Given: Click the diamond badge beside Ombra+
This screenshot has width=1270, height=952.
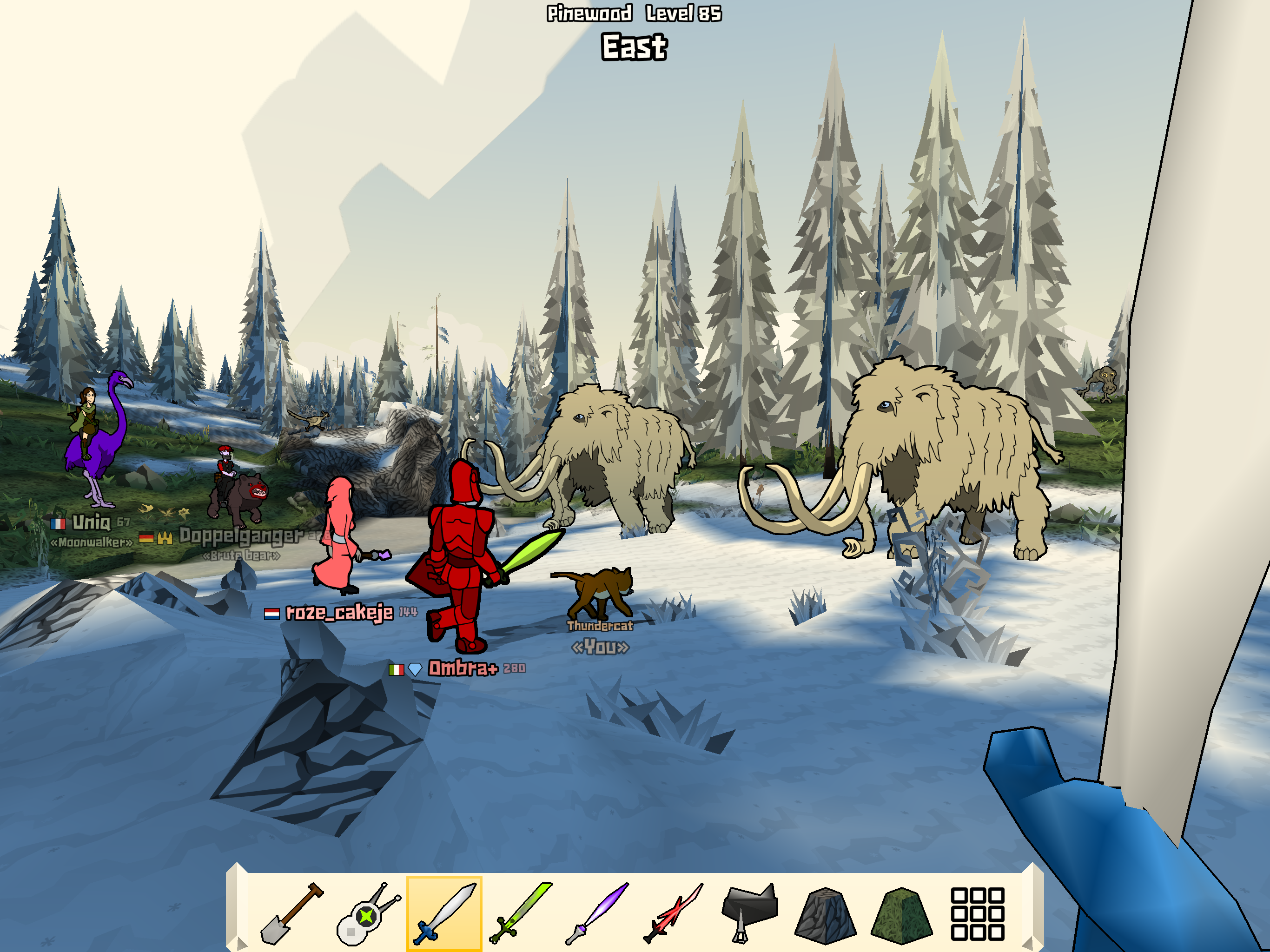Looking at the screenshot, I should click(x=415, y=669).
